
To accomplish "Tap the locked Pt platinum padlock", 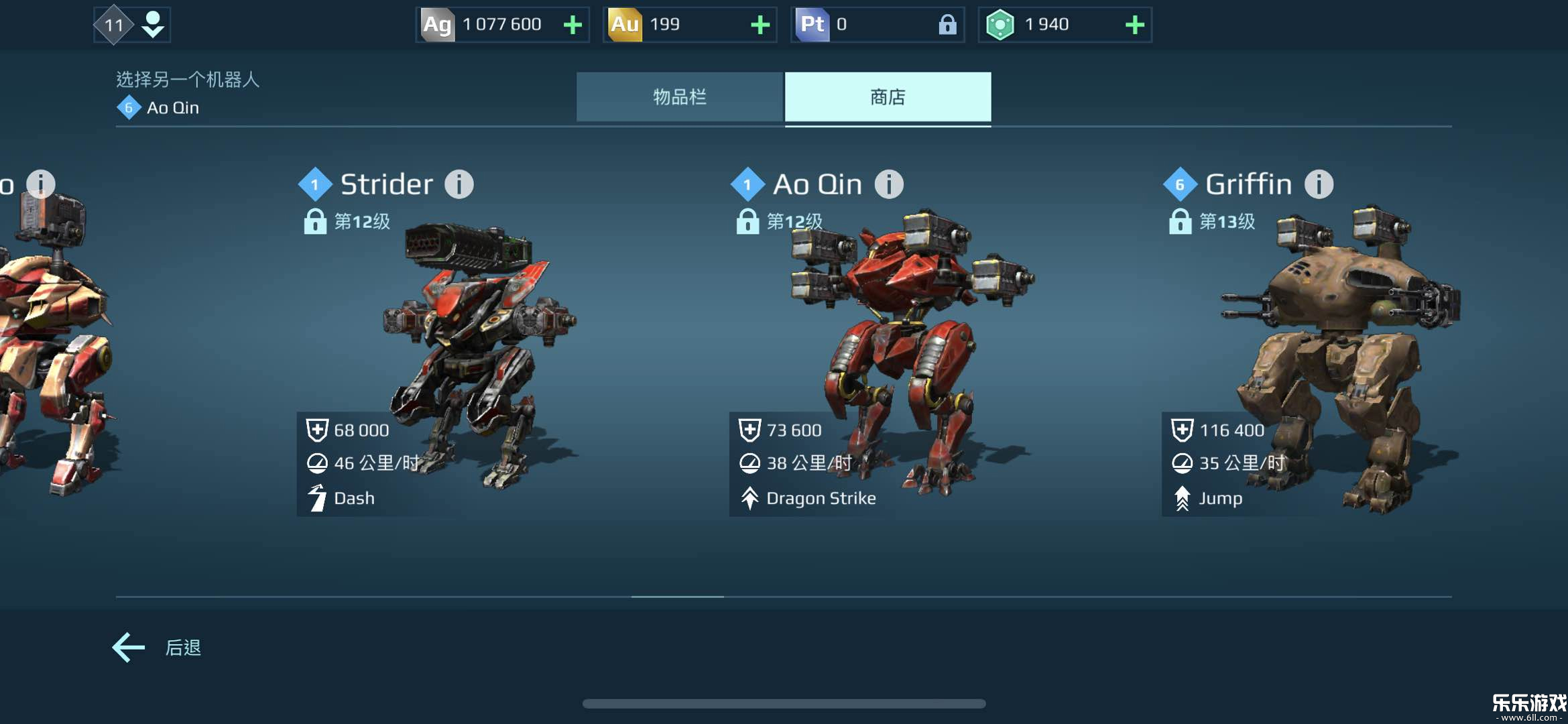I will [947, 25].
